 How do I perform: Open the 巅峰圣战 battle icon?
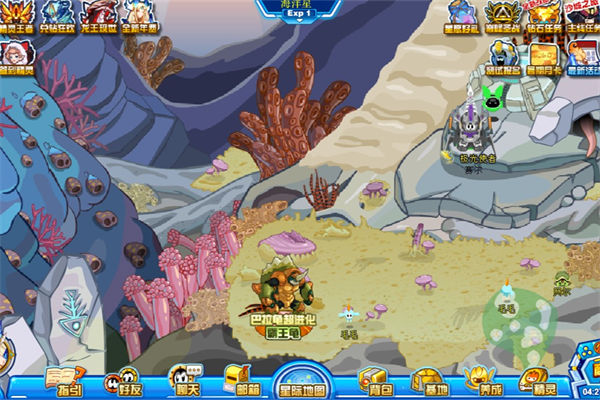(x=503, y=15)
